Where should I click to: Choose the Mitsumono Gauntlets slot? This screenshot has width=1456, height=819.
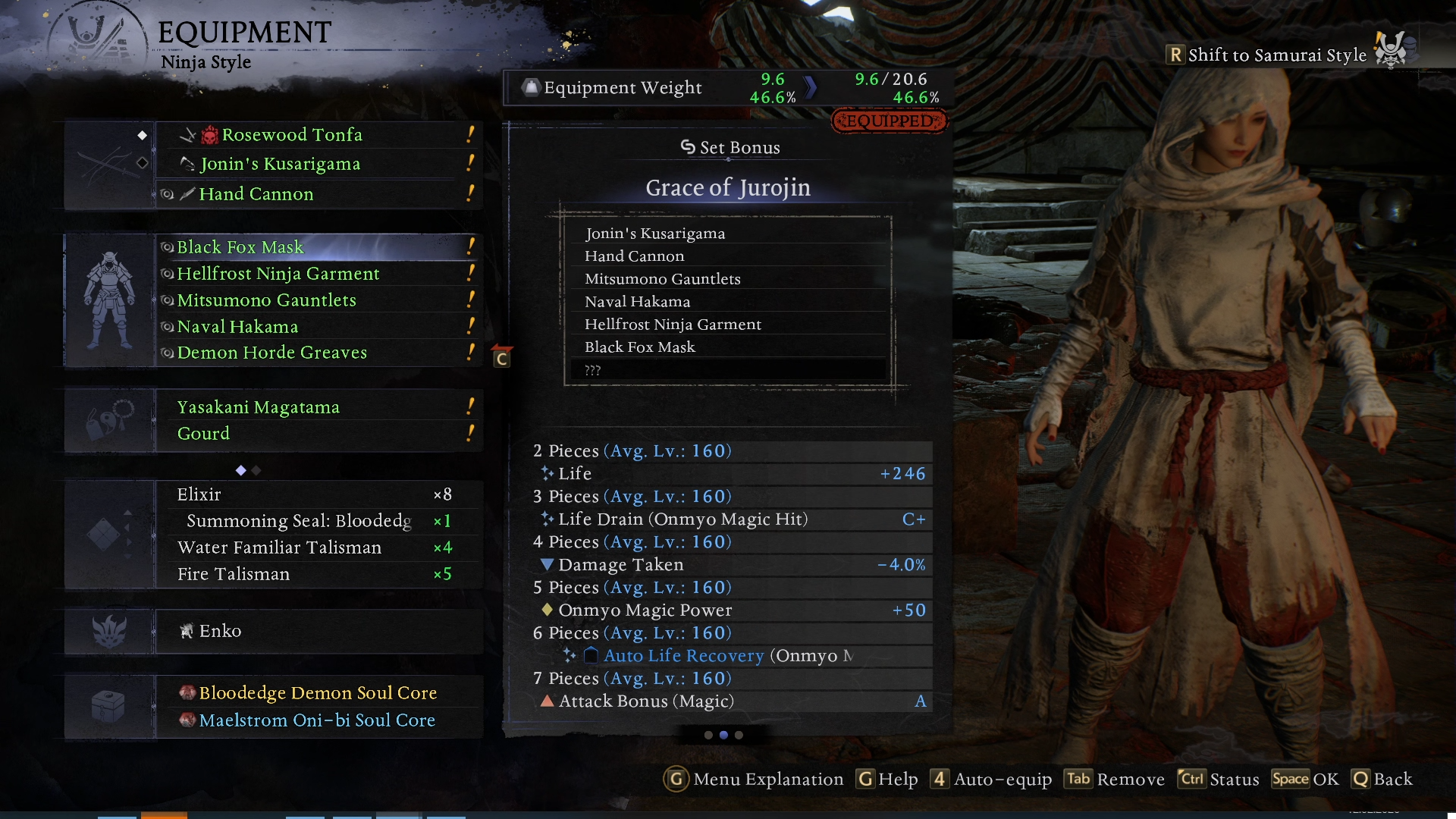266,300
